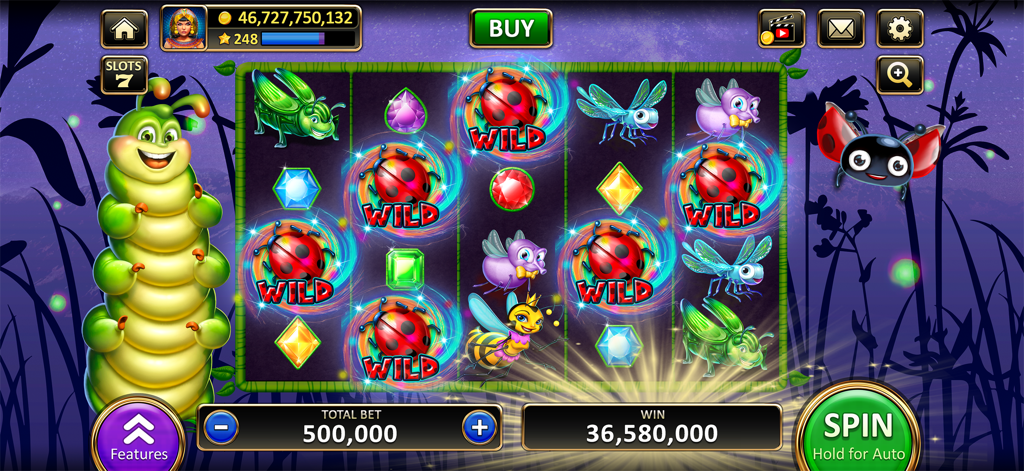Expand the purple Features button
The height and width of the screenshot is (471, 1024).
(x=138, y=437)
